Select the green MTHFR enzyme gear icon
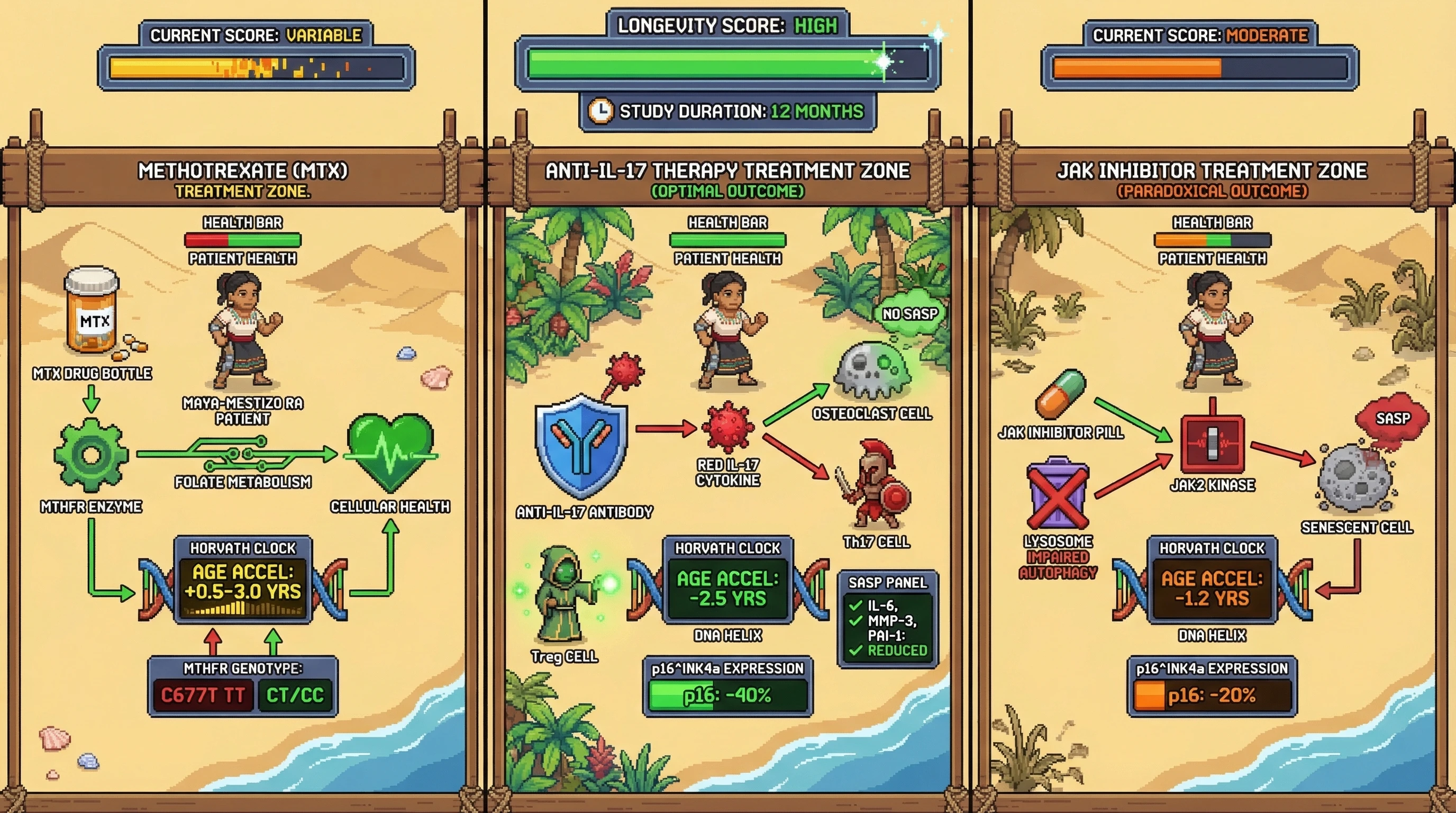1456x813 pixels. tap(91, 455)
